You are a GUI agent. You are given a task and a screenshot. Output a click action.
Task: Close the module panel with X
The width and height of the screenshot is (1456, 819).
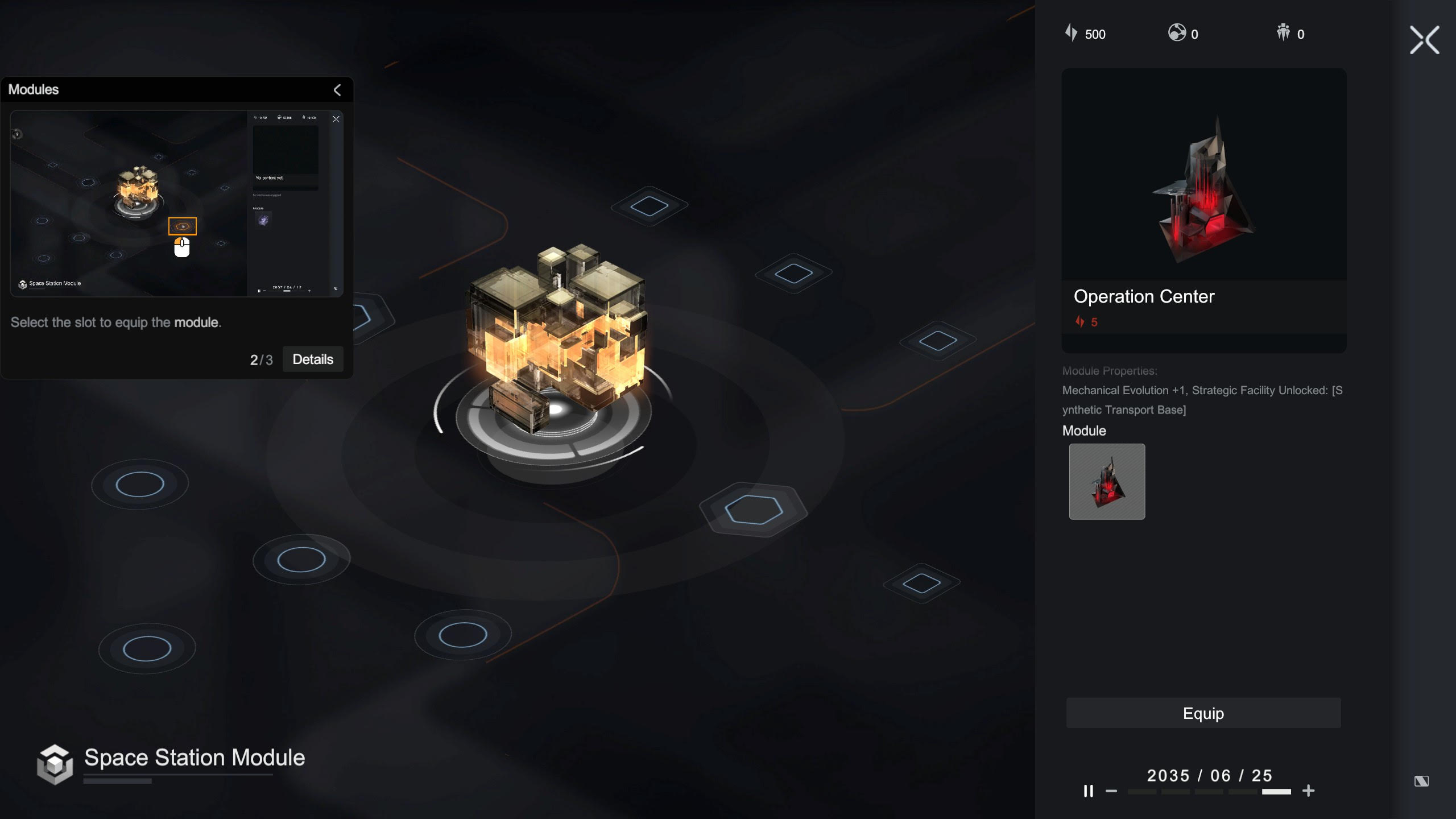click(1424, 40)
